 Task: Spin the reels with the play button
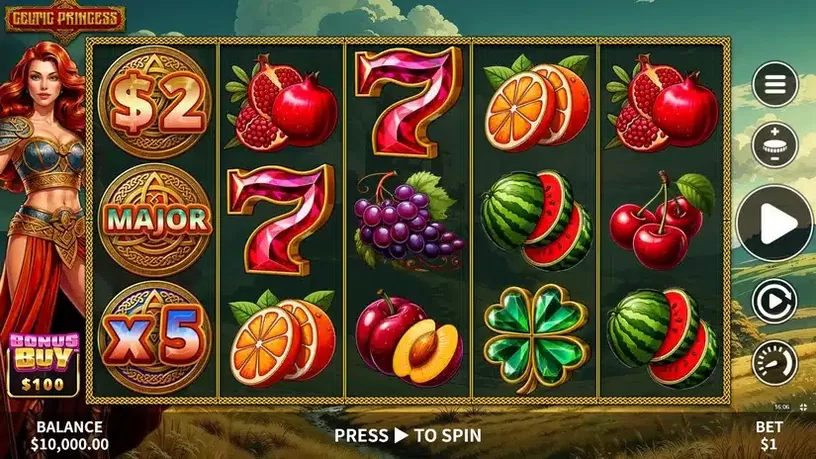tap(775, 223)
